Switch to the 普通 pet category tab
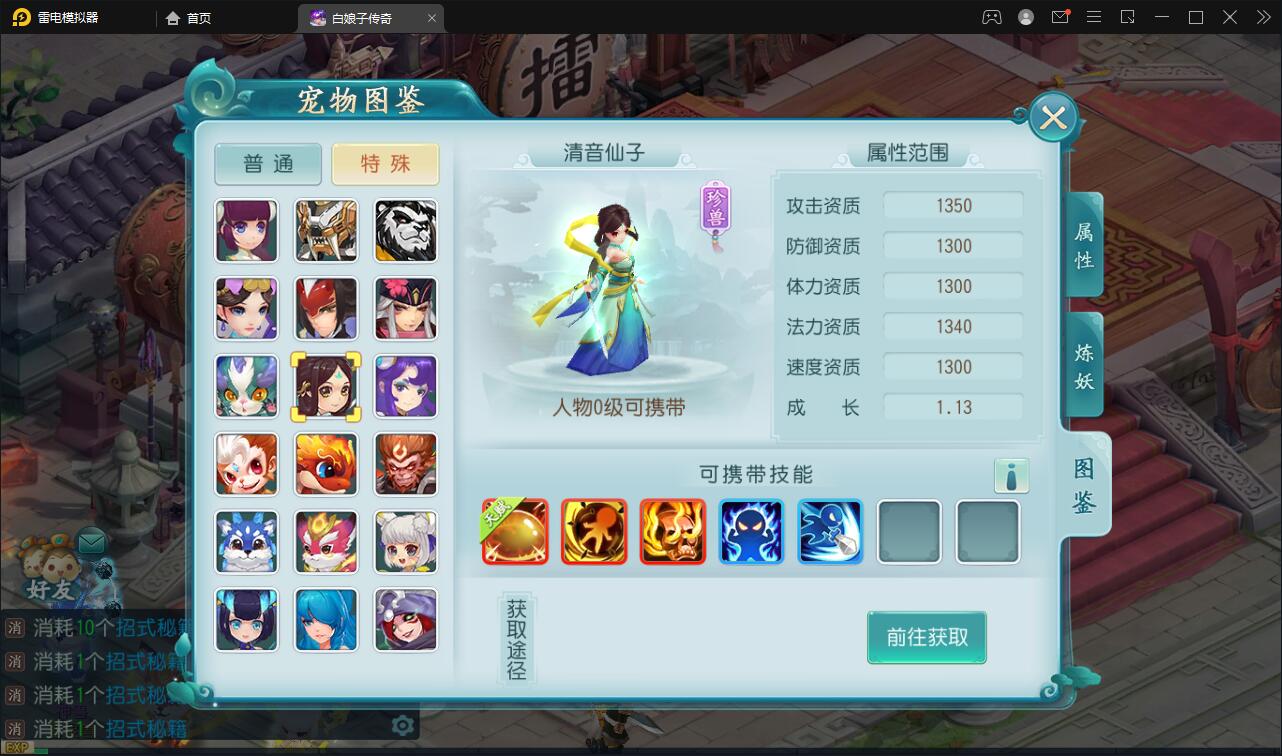 tap(267, 163)
